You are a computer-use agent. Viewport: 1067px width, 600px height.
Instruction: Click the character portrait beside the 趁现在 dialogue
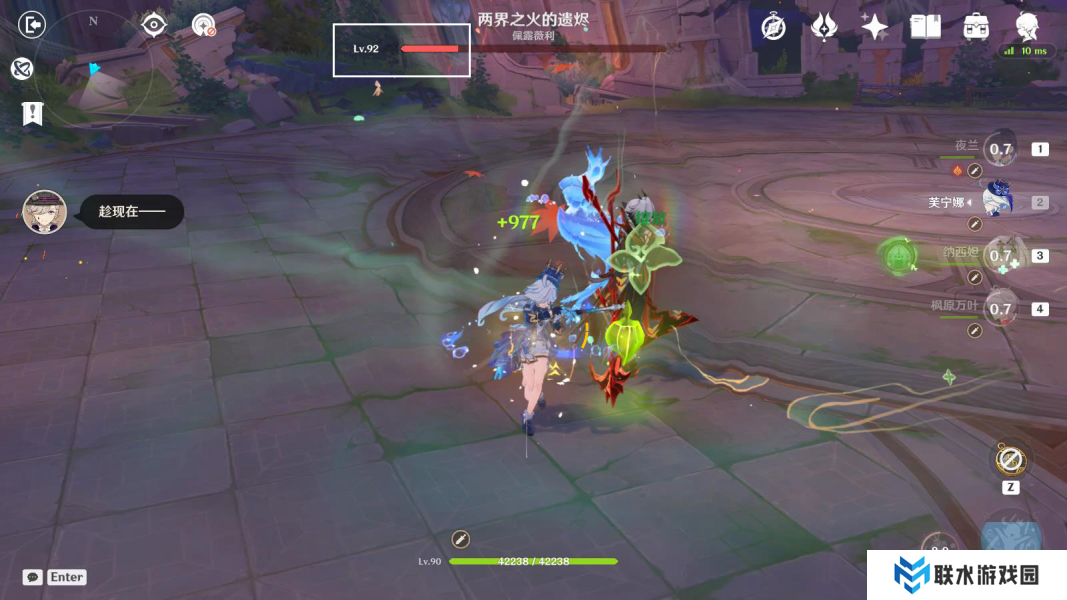tap(44, 212)
